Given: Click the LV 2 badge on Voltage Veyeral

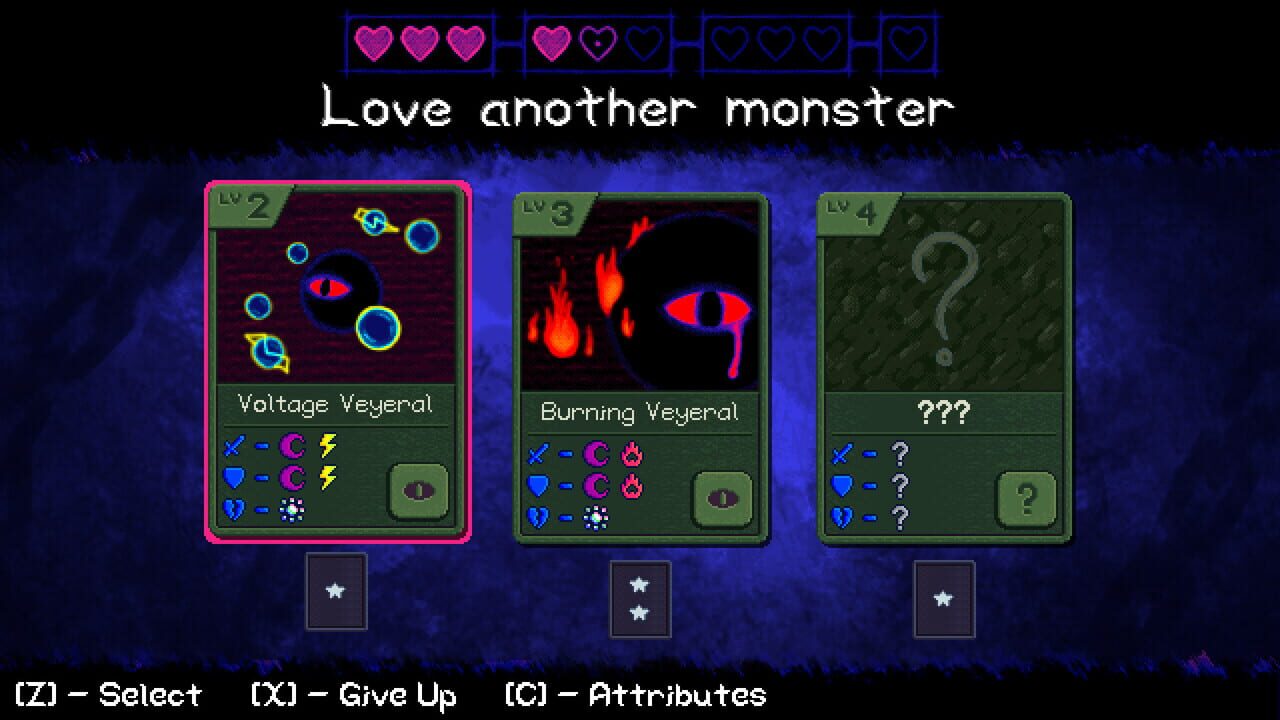Looking at the screenshot, I should [x=240, y=203].
